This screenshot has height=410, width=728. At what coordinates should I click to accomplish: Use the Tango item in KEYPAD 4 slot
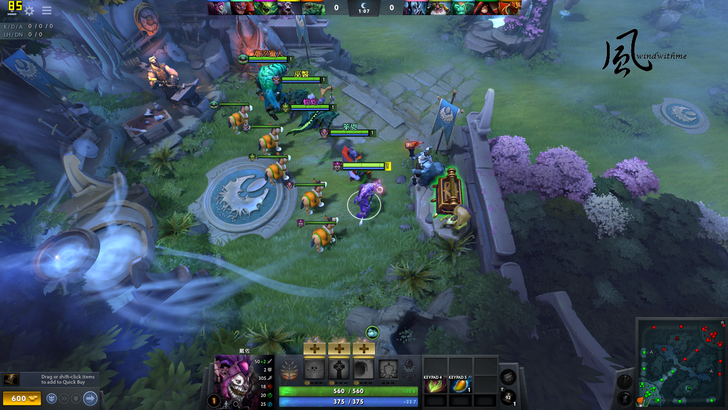coord(436,385)
